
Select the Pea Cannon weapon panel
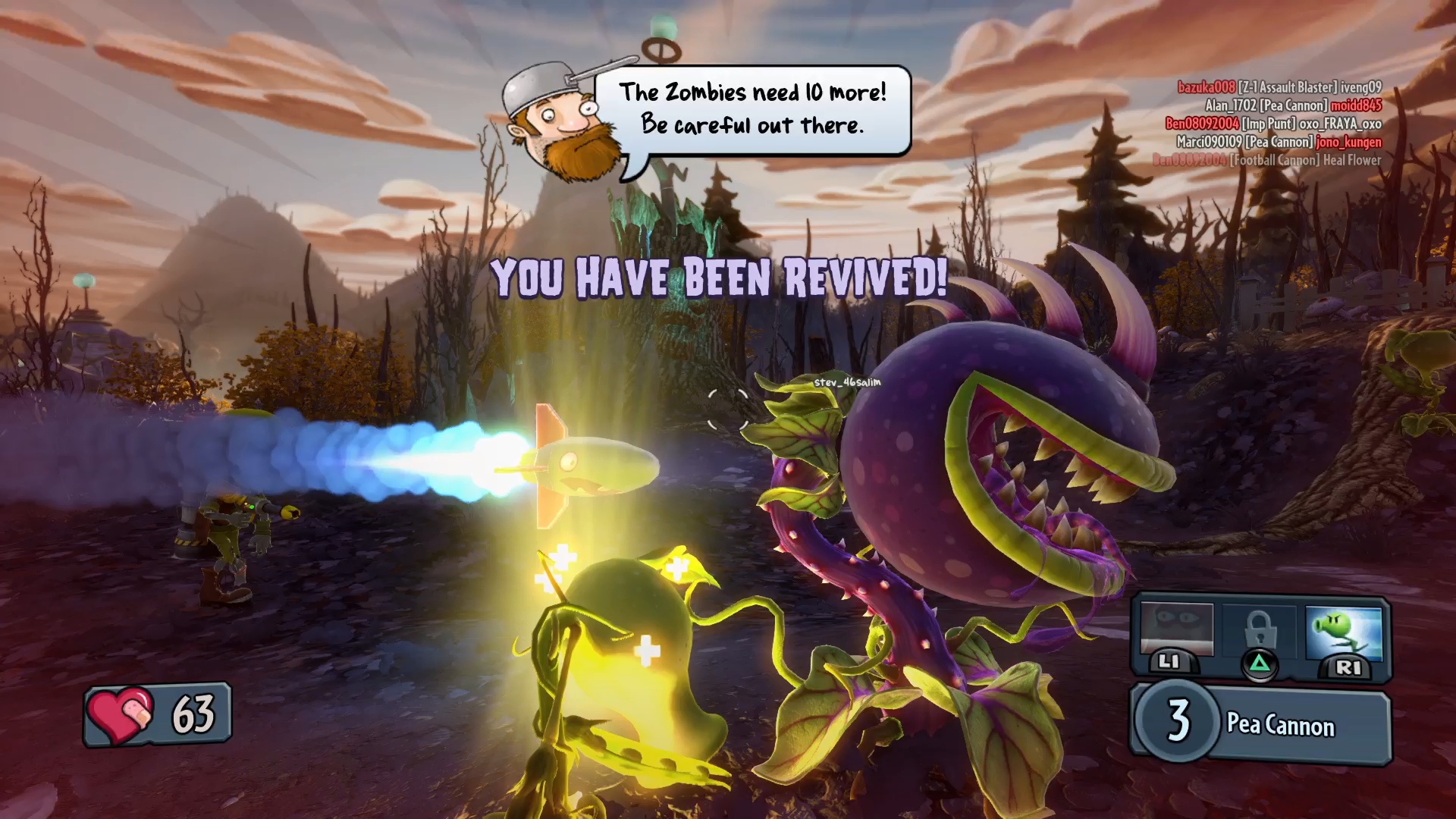pyautogui.click(x=1260, y=723)
